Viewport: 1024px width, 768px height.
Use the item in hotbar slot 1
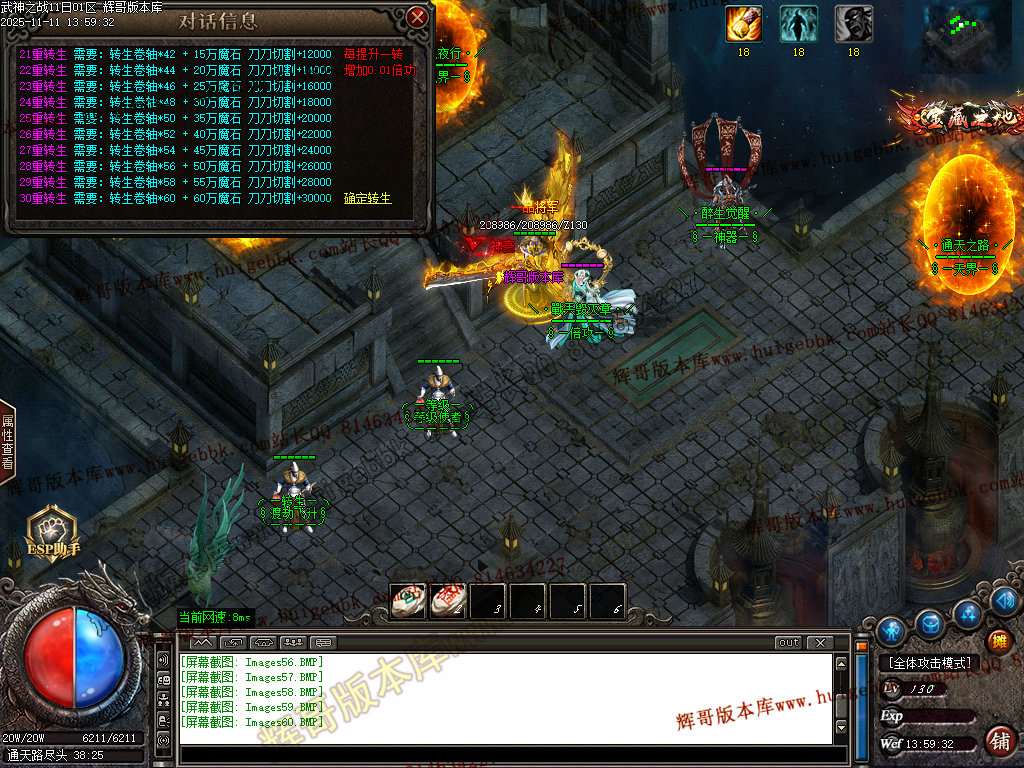pos(408,601)
